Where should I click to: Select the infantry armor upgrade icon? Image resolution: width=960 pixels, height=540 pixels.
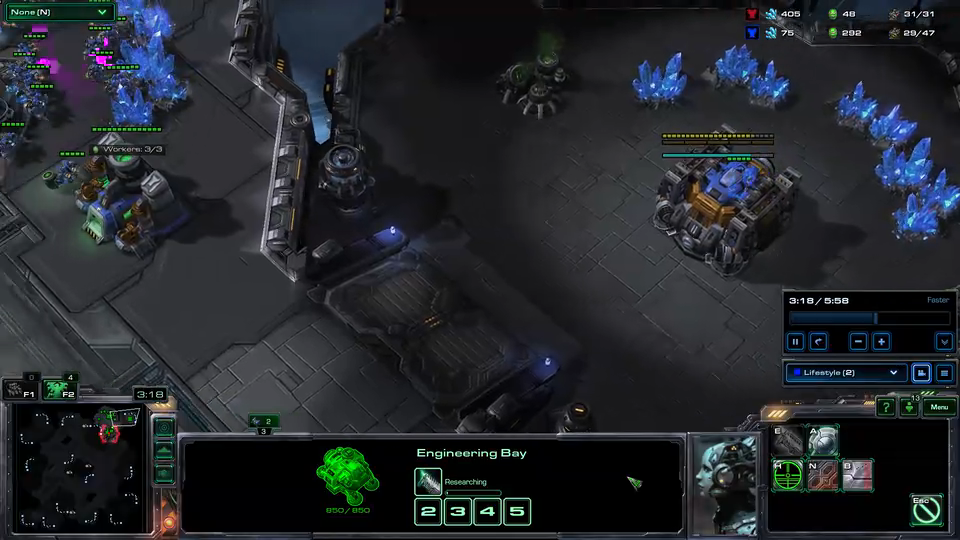coord(823,440)
